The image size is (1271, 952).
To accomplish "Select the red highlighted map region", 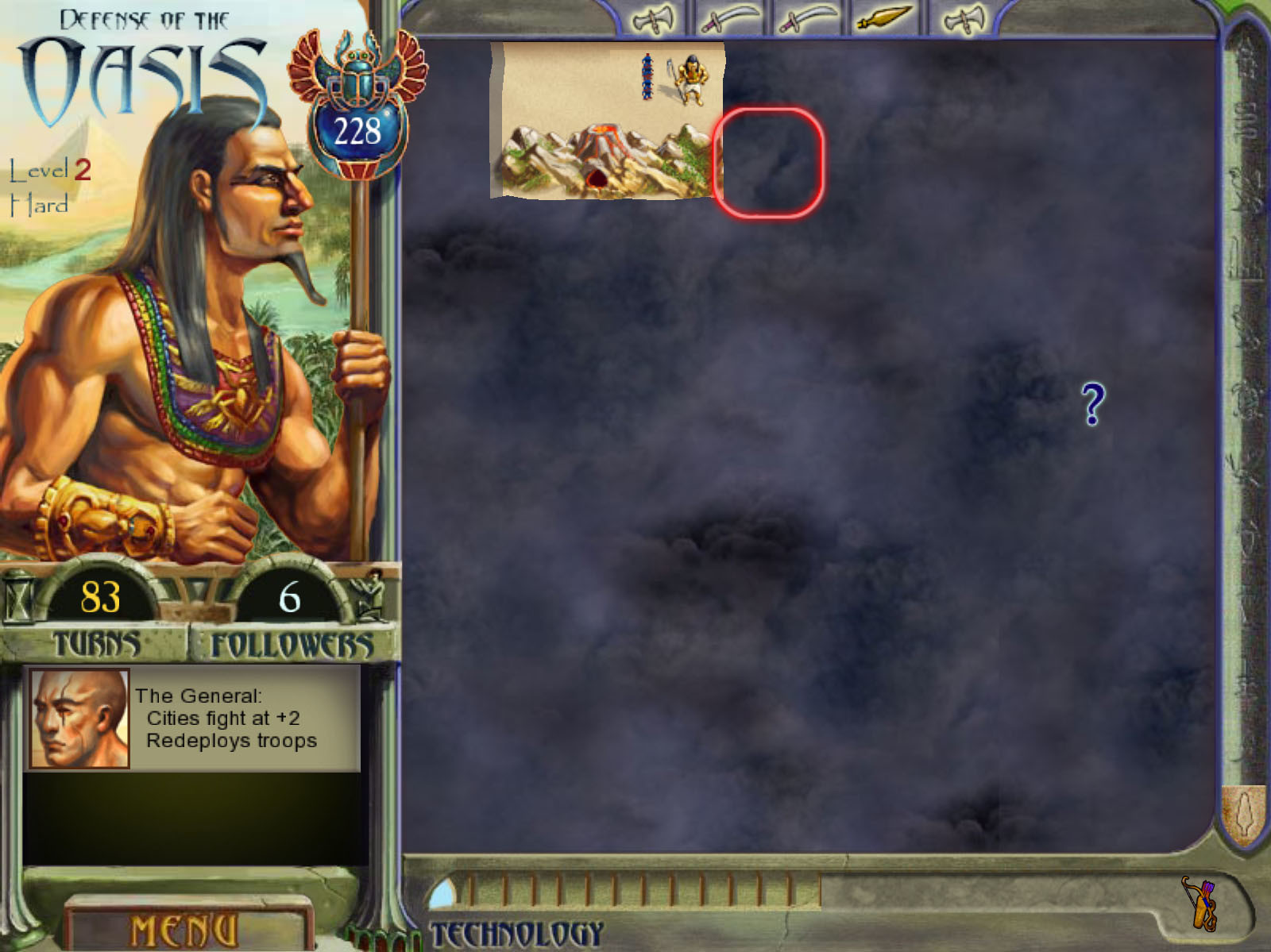I will tap(769, 164).
